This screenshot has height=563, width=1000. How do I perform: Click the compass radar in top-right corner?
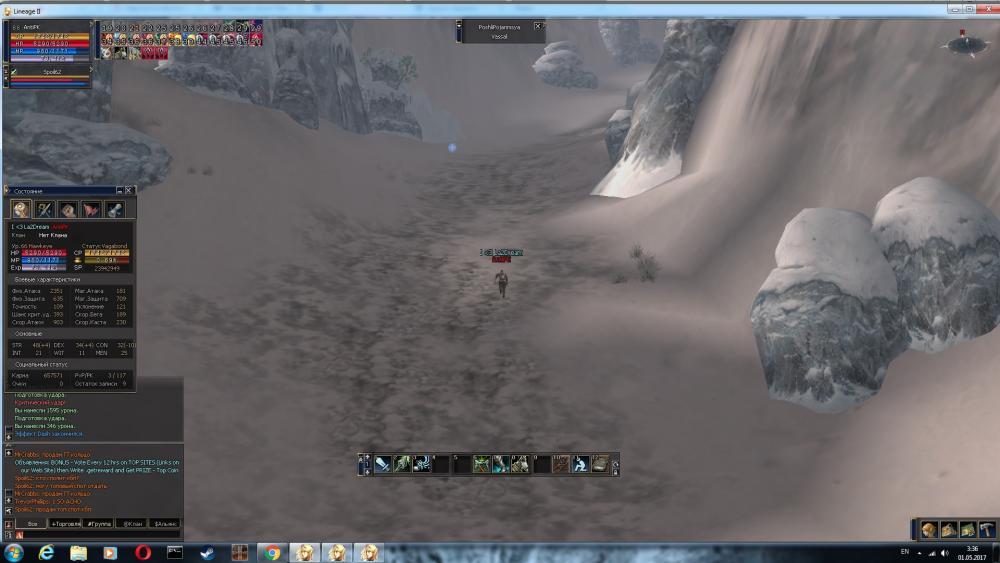[x=966, y=43]
